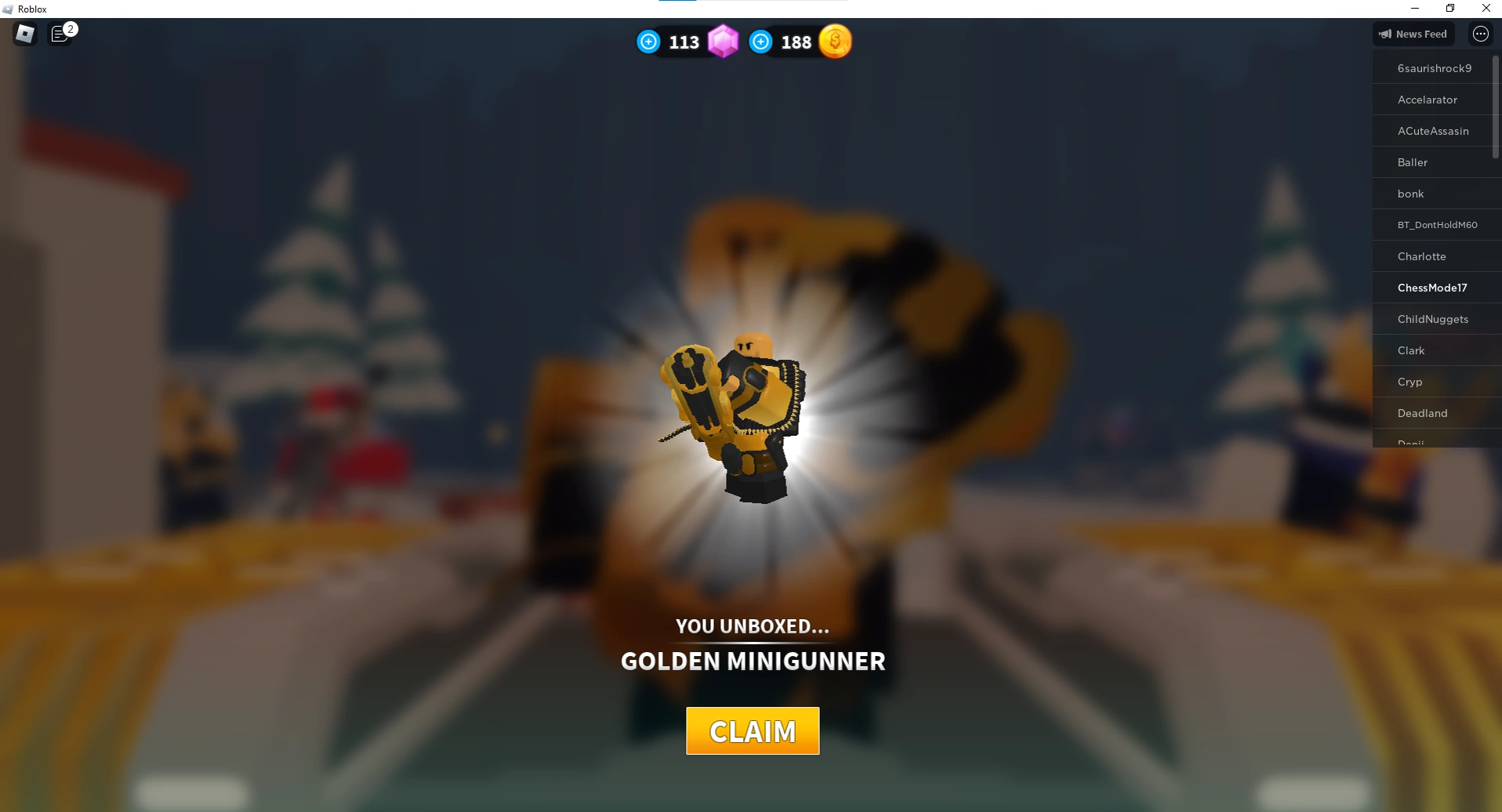Select ACuteAssasin from the sidebar
This screenshot has width=1502, height=812.
pyautogui.click(x=1433, y=131)
